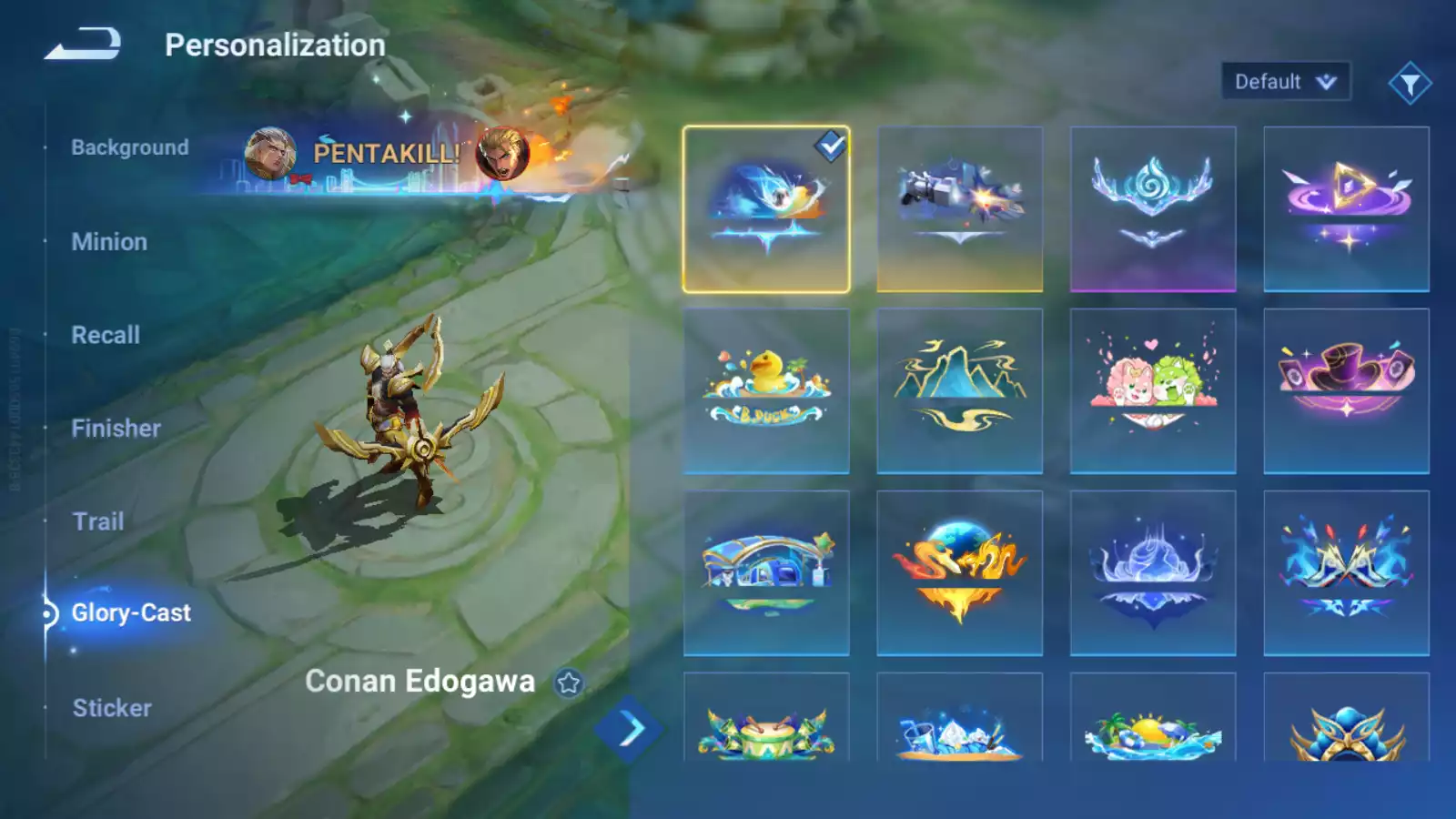
Task: Click the blue chevron arrow button
Action: [629, 729]
